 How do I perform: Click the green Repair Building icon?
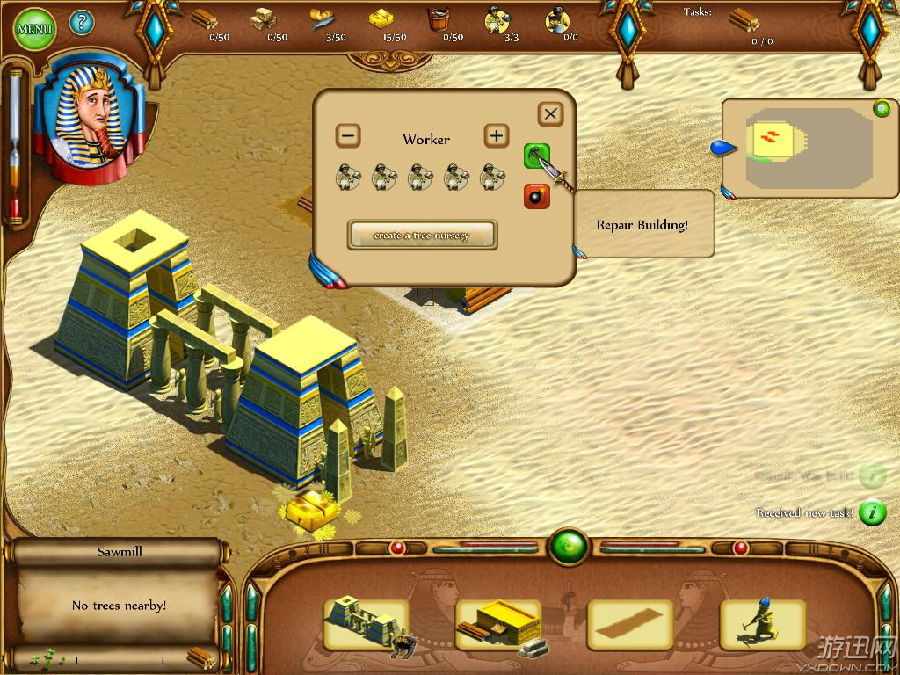pyautogui.click(x=537, y=155)
